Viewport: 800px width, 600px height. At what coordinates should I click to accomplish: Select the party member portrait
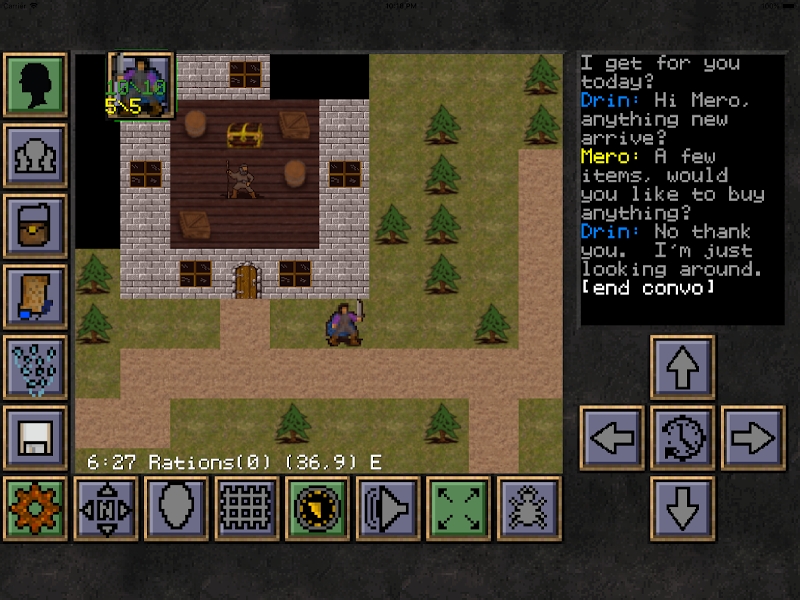click(141, 86)
